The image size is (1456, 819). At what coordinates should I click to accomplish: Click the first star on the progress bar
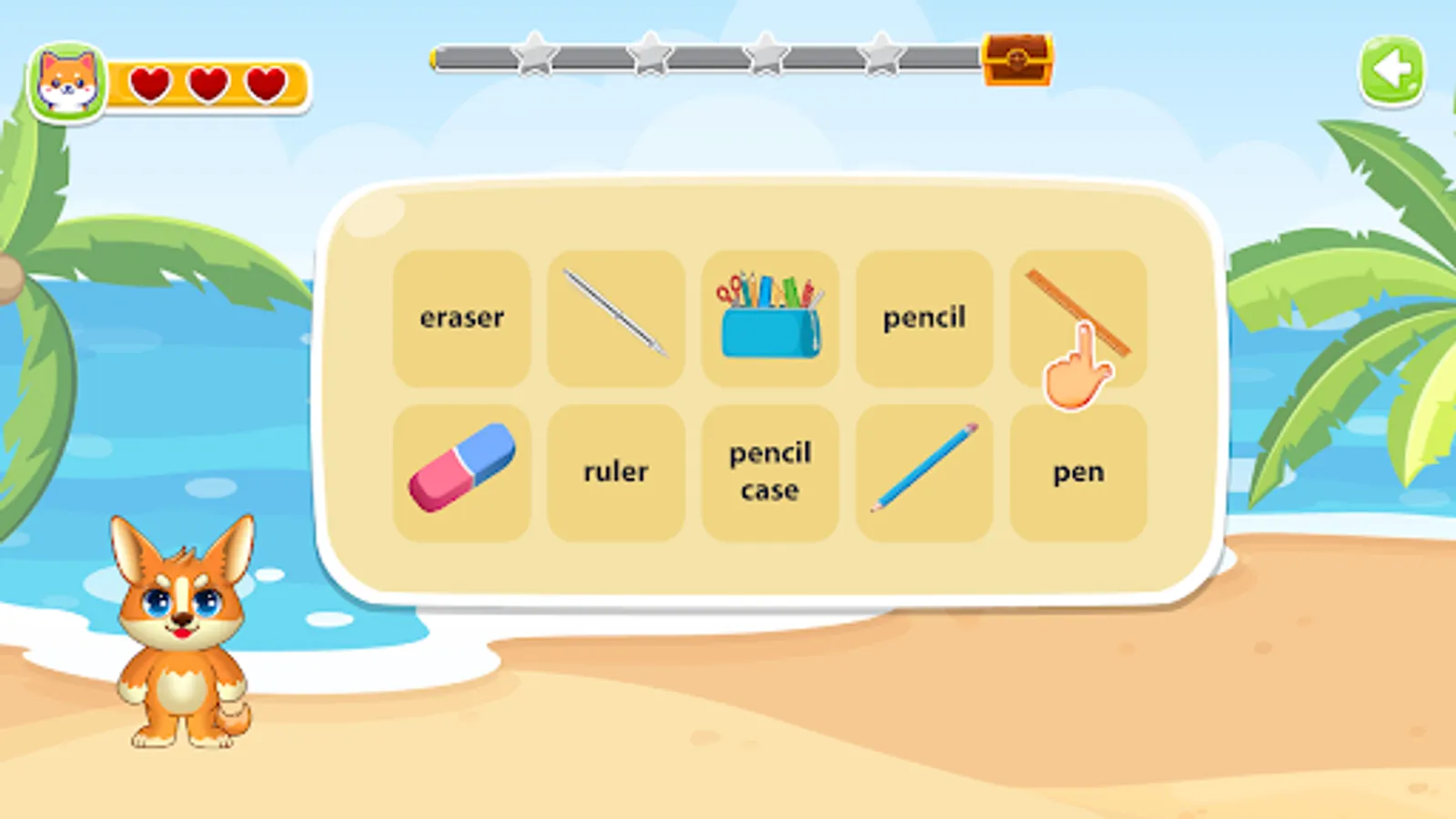[535, 56]
